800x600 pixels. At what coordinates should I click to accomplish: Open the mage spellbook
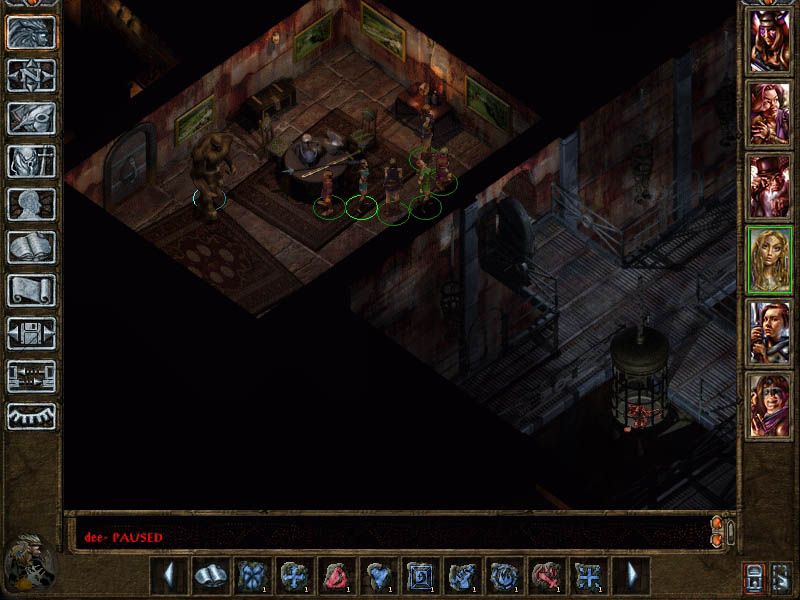tap(31, 247)
